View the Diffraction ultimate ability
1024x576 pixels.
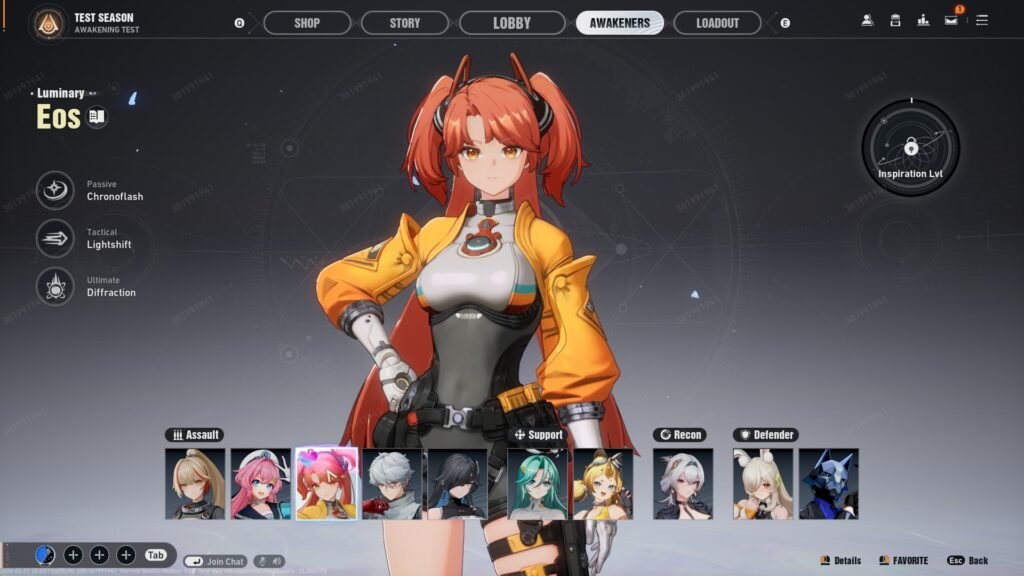coord(56,286)
